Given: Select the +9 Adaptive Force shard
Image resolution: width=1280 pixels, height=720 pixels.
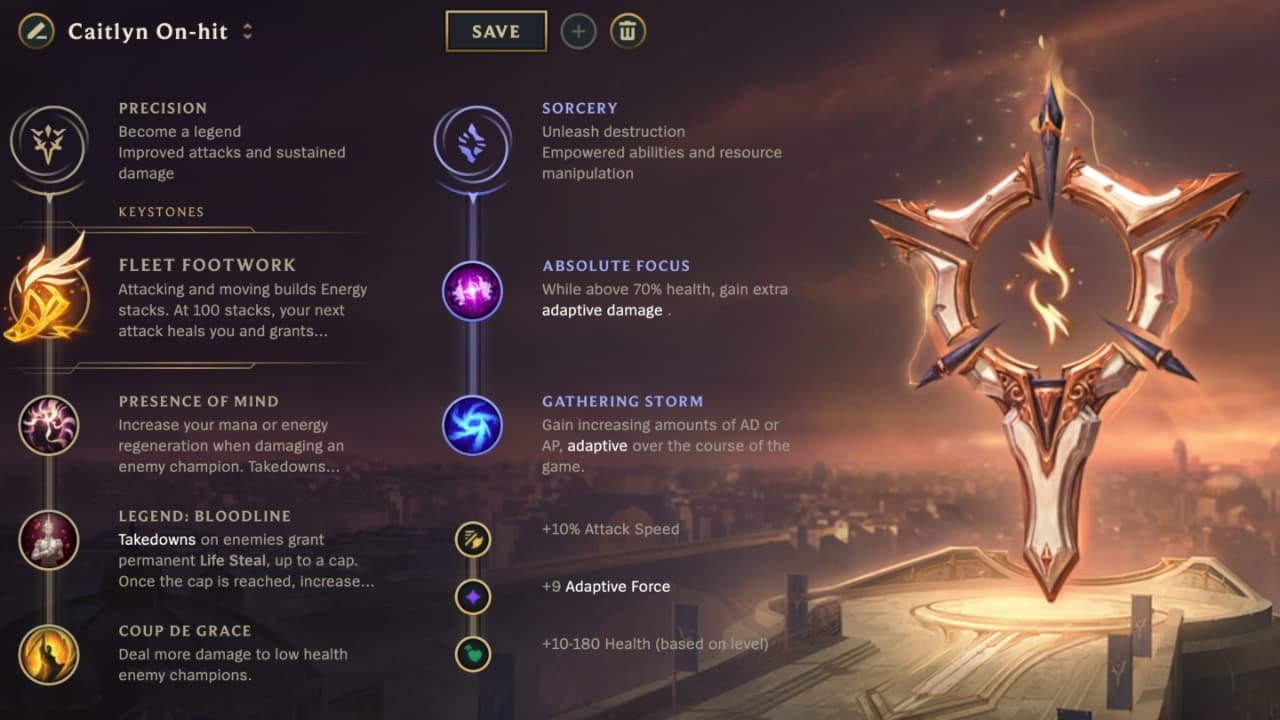Looking at the screenshot, I should click(x=474, y=595).
